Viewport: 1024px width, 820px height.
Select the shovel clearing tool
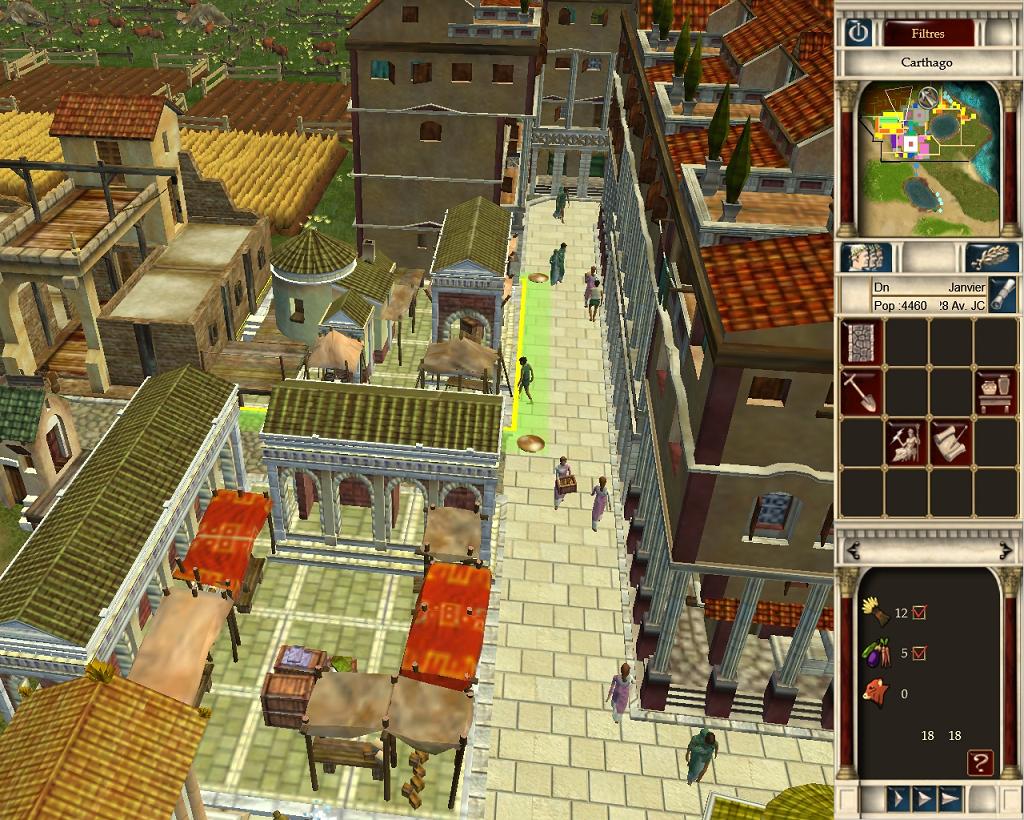(861, 392)
